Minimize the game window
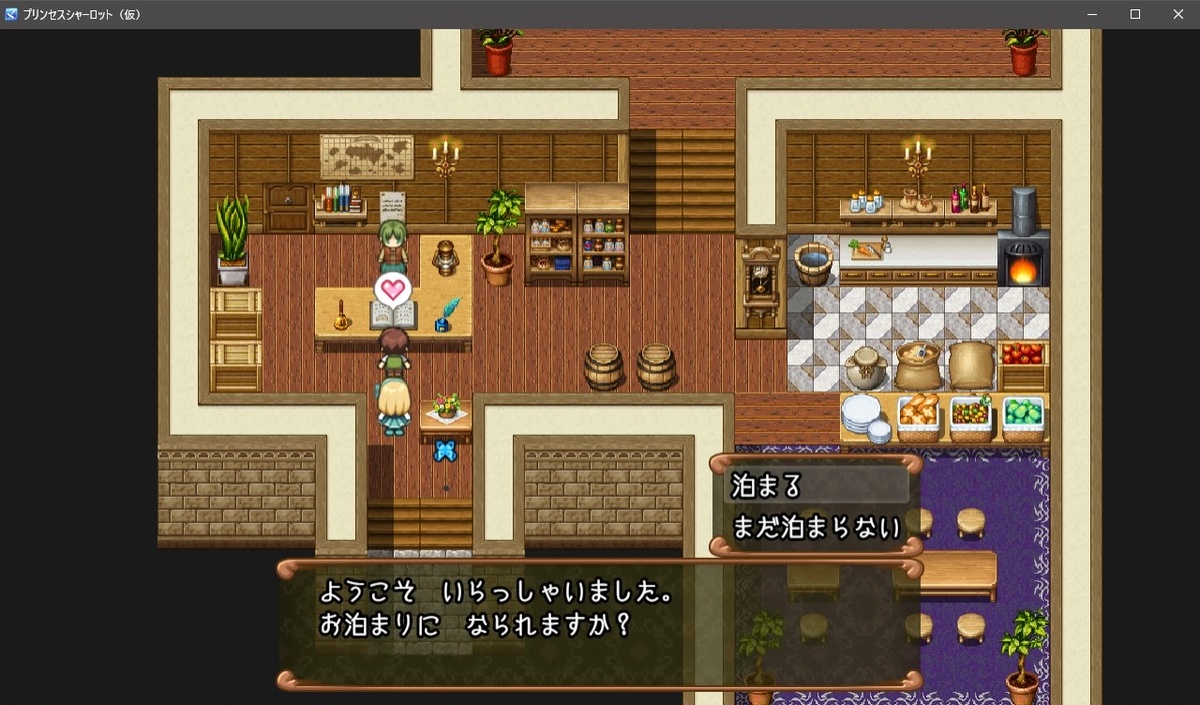The image size is (1200, 705). (1091, 14)
